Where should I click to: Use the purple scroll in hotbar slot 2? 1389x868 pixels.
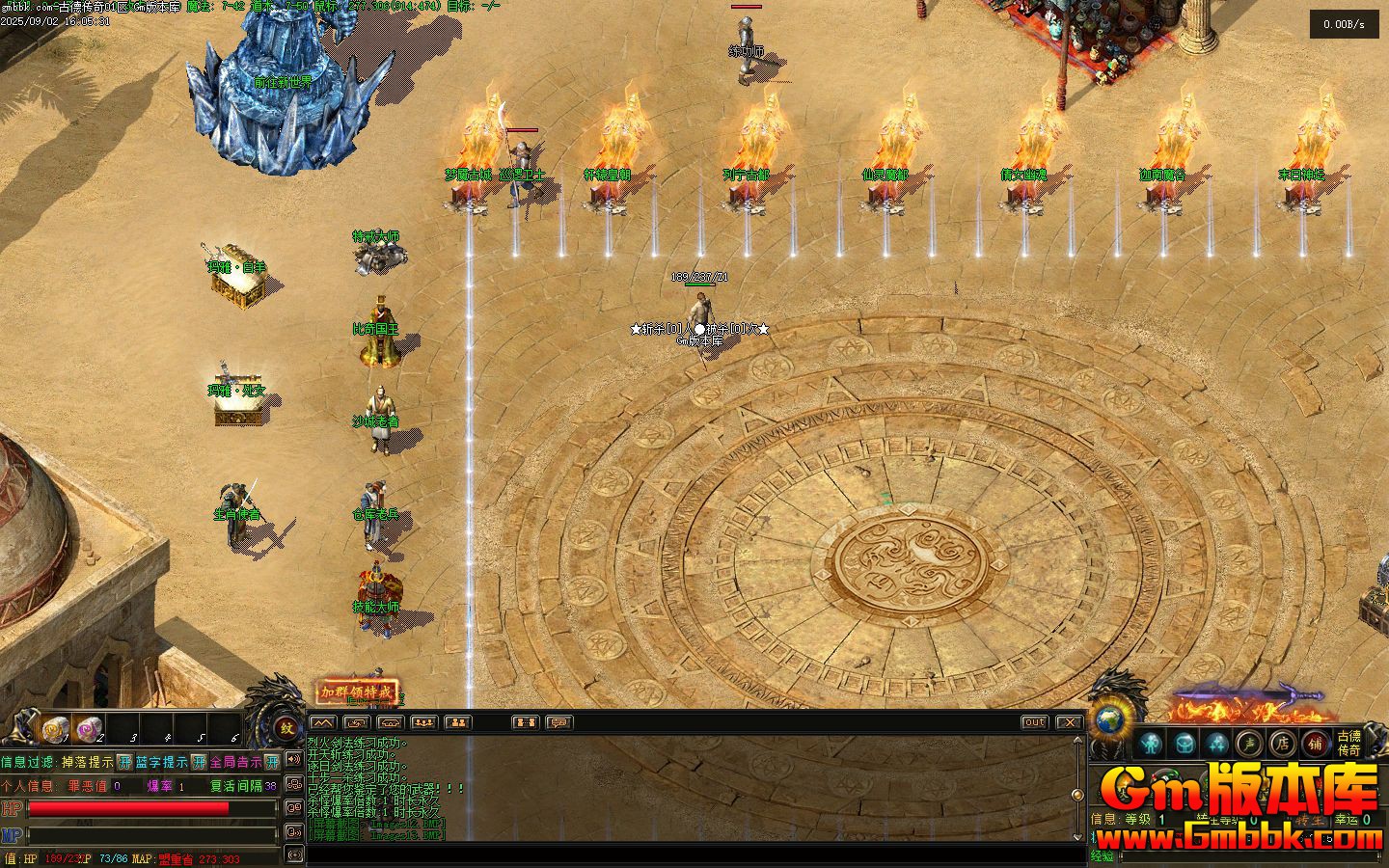coord(88,730)
